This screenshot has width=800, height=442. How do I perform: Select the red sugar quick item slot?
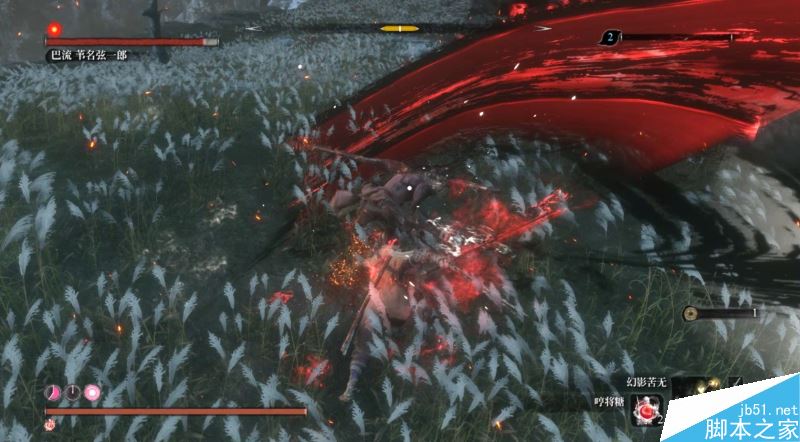click(646, 408)
